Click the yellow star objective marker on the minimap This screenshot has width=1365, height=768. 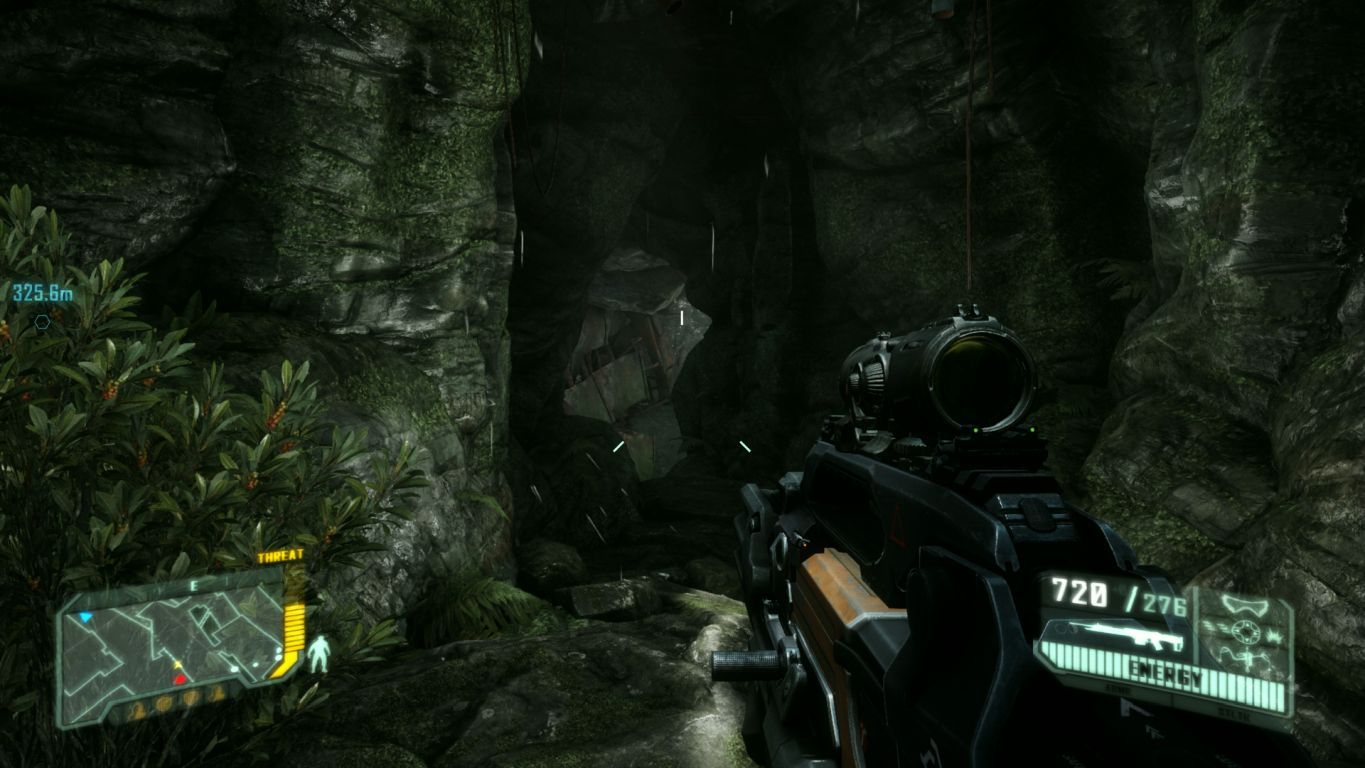point(177,664)
